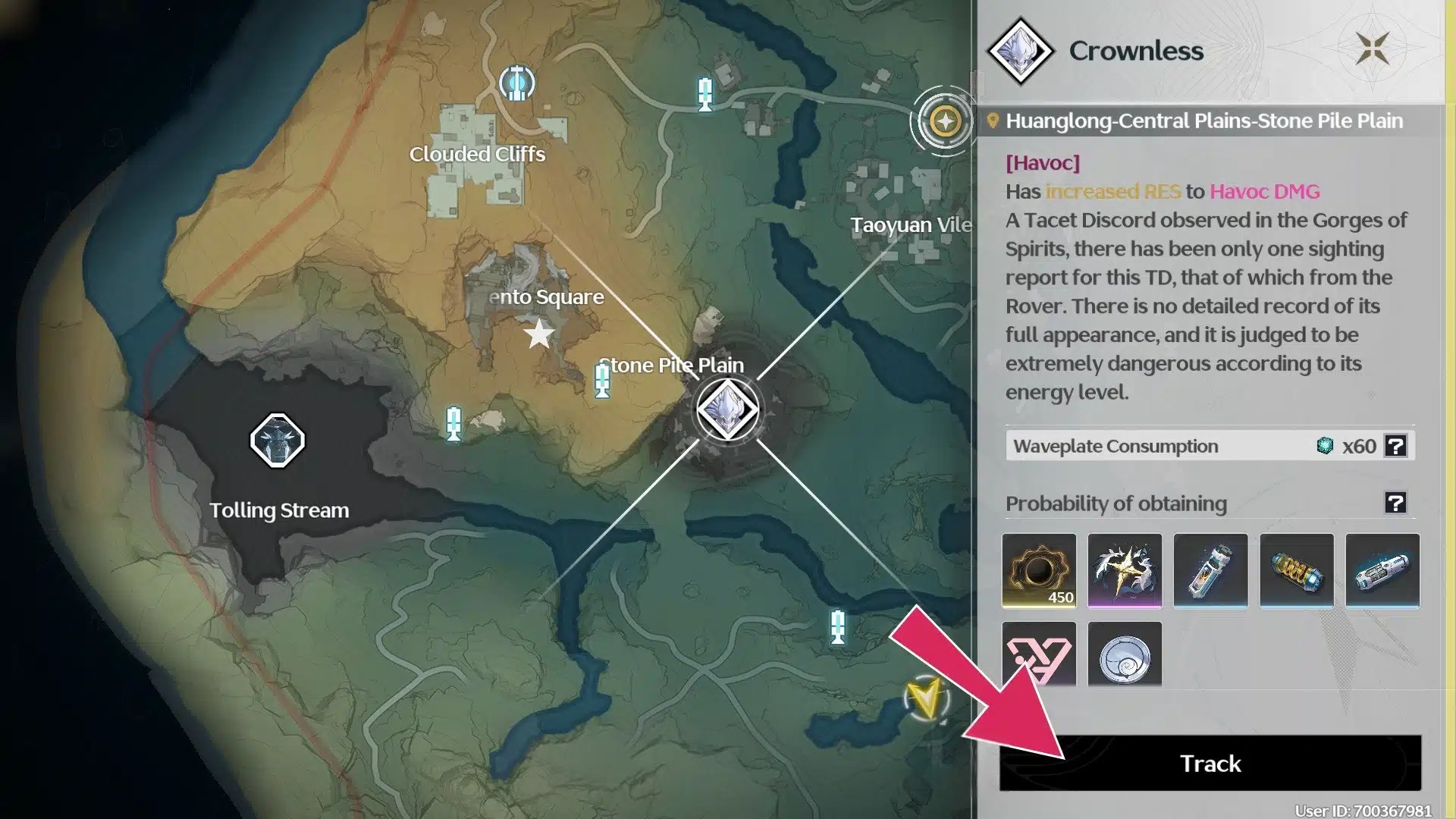1456x819 pixels.
Task: Inspect the gold coil tube reward
Action: click(1296, 570)
